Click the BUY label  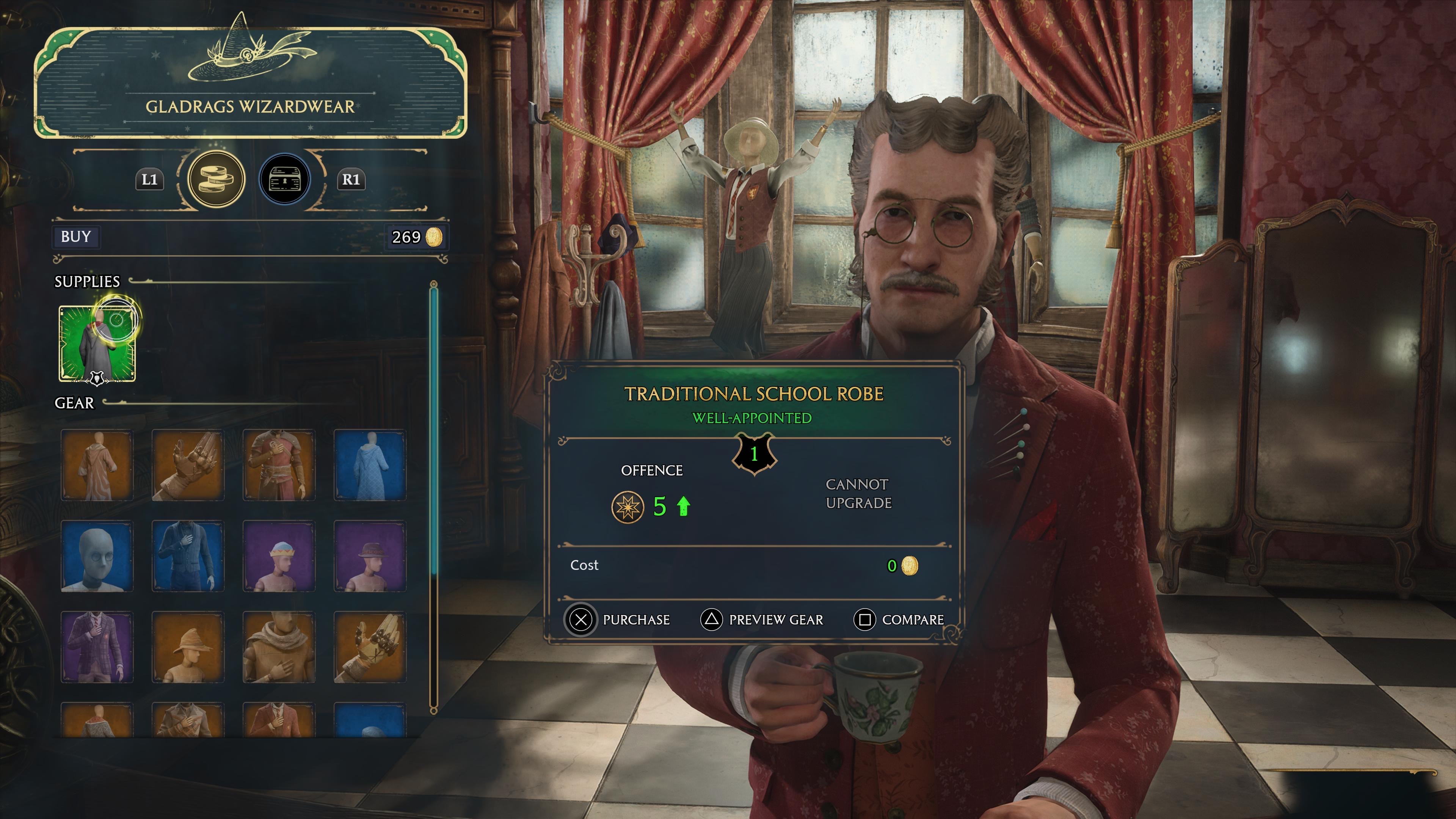pos(75,237)
